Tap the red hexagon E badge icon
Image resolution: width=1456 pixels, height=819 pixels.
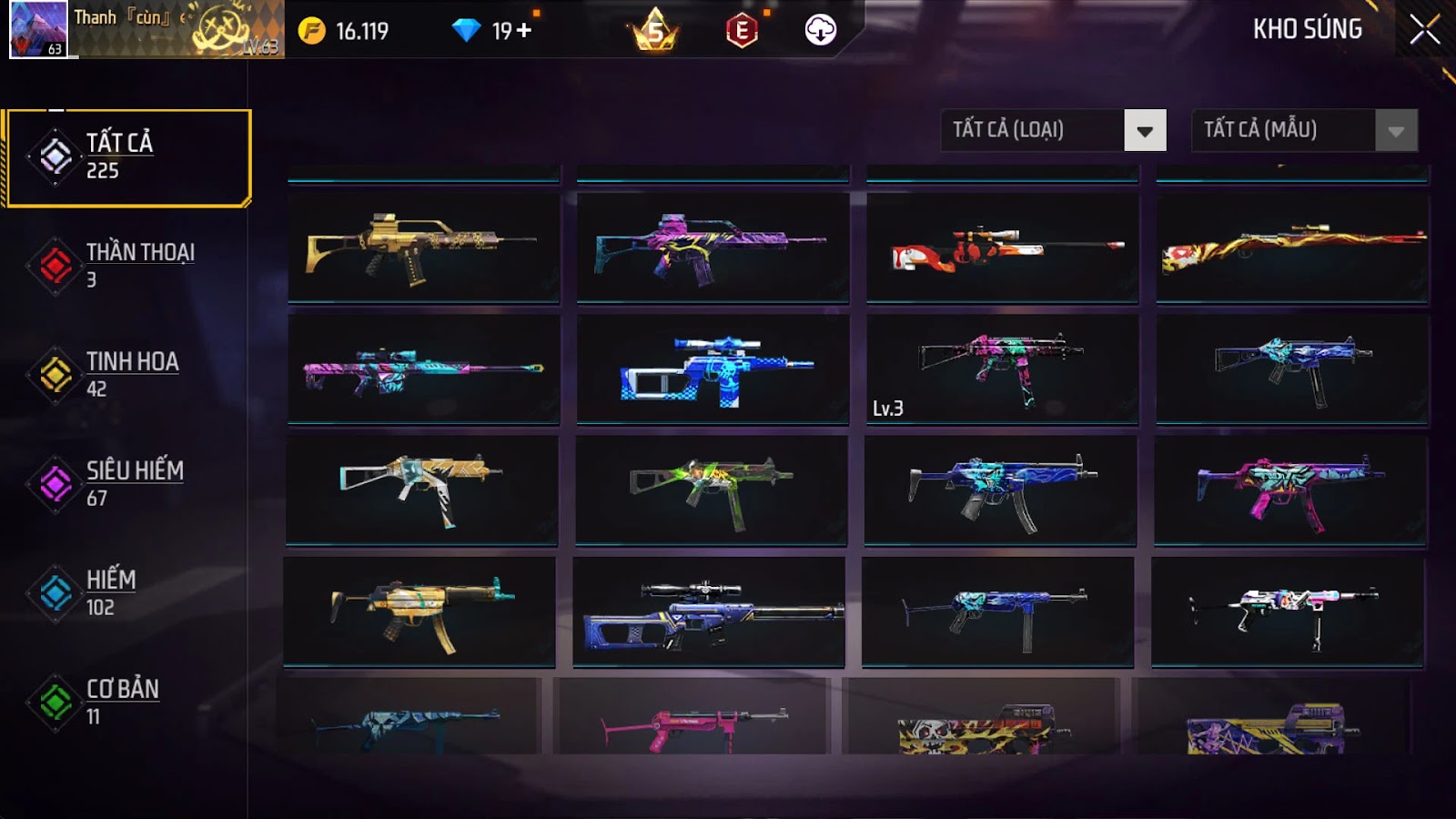coord(742,31)
